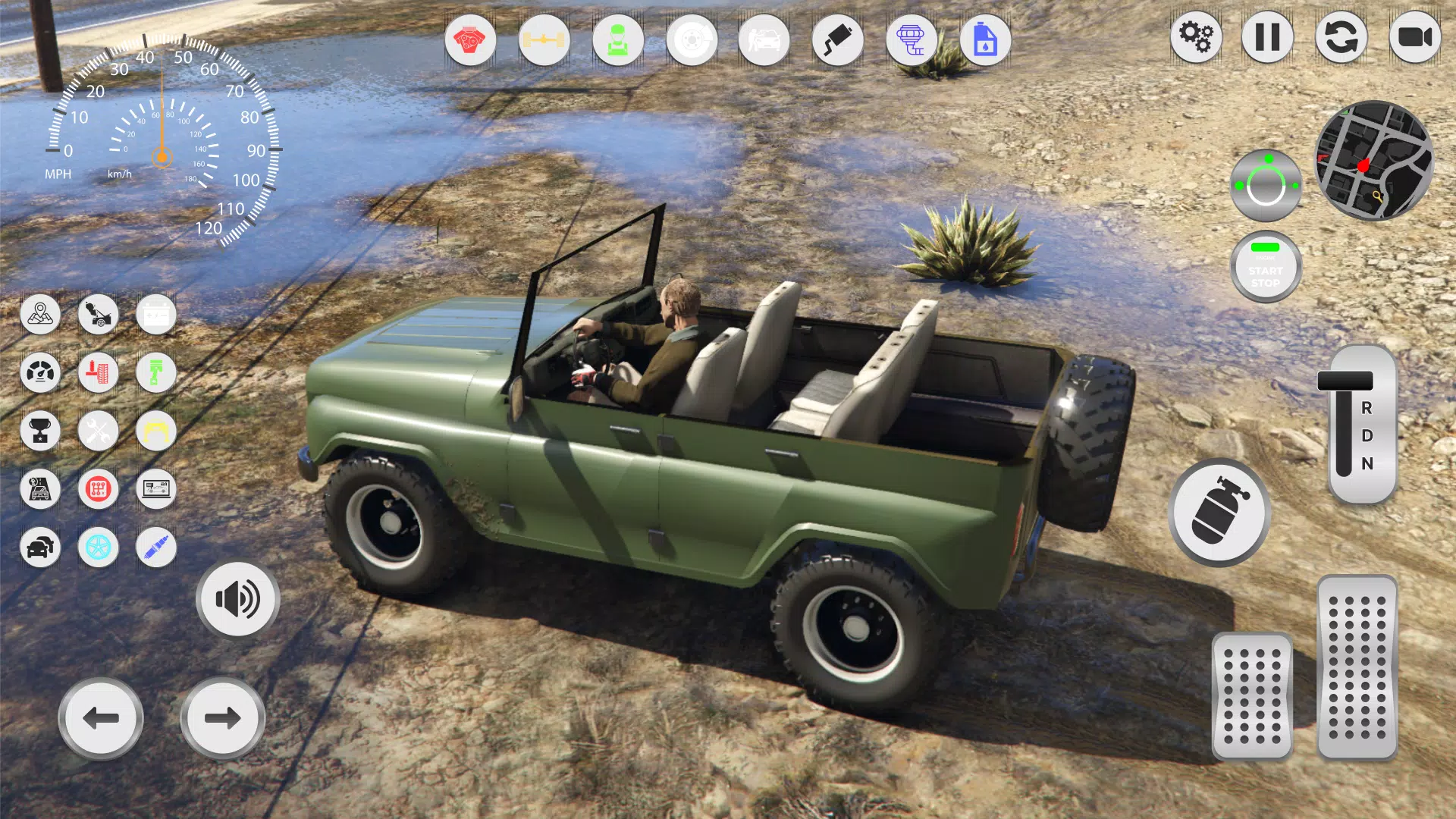
Task: Tap the restart icon to reset
Action: (1341, 37)
